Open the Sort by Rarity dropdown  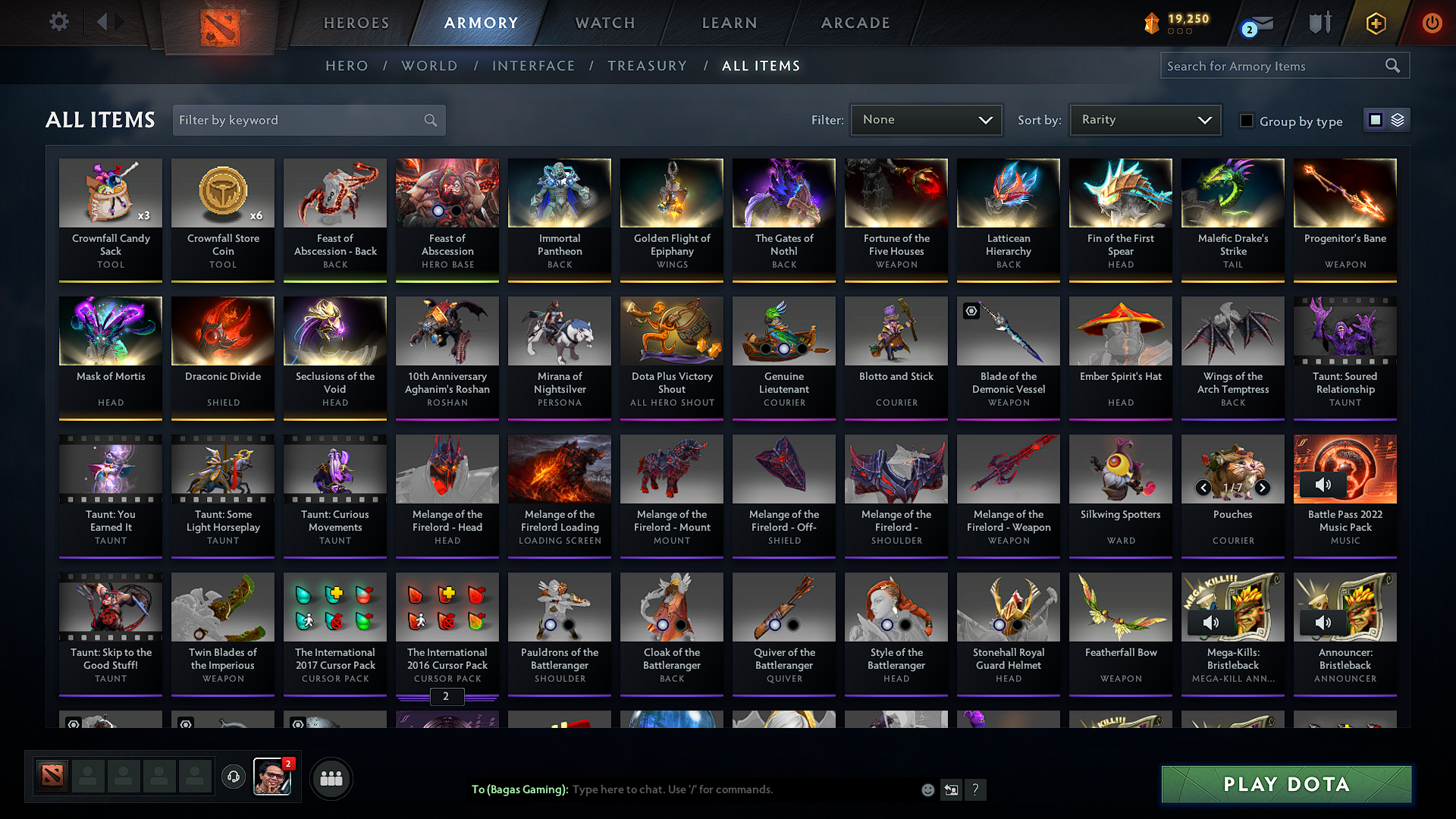[1144, 120]
